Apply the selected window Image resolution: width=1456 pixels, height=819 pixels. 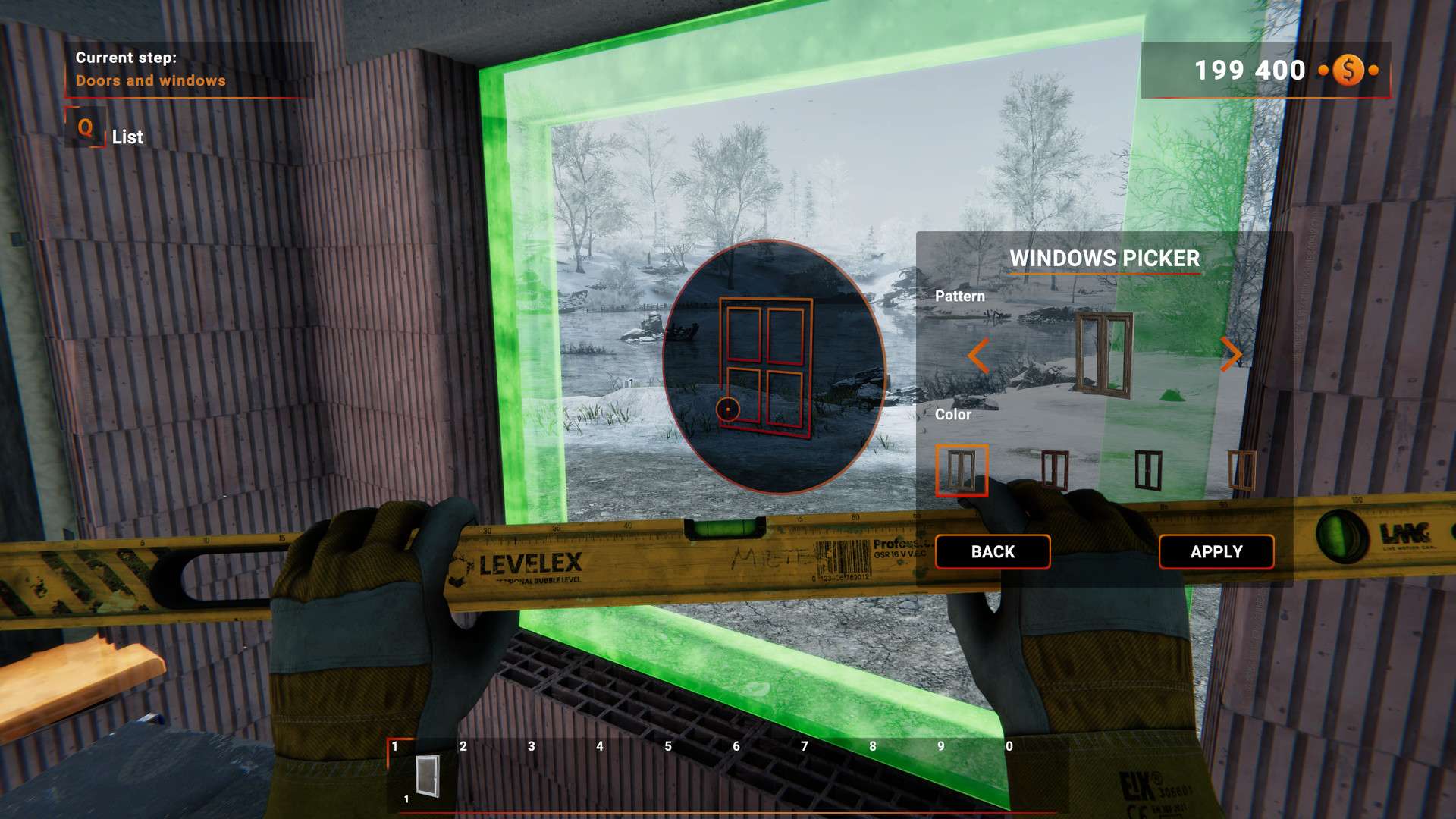[1216, 551]
